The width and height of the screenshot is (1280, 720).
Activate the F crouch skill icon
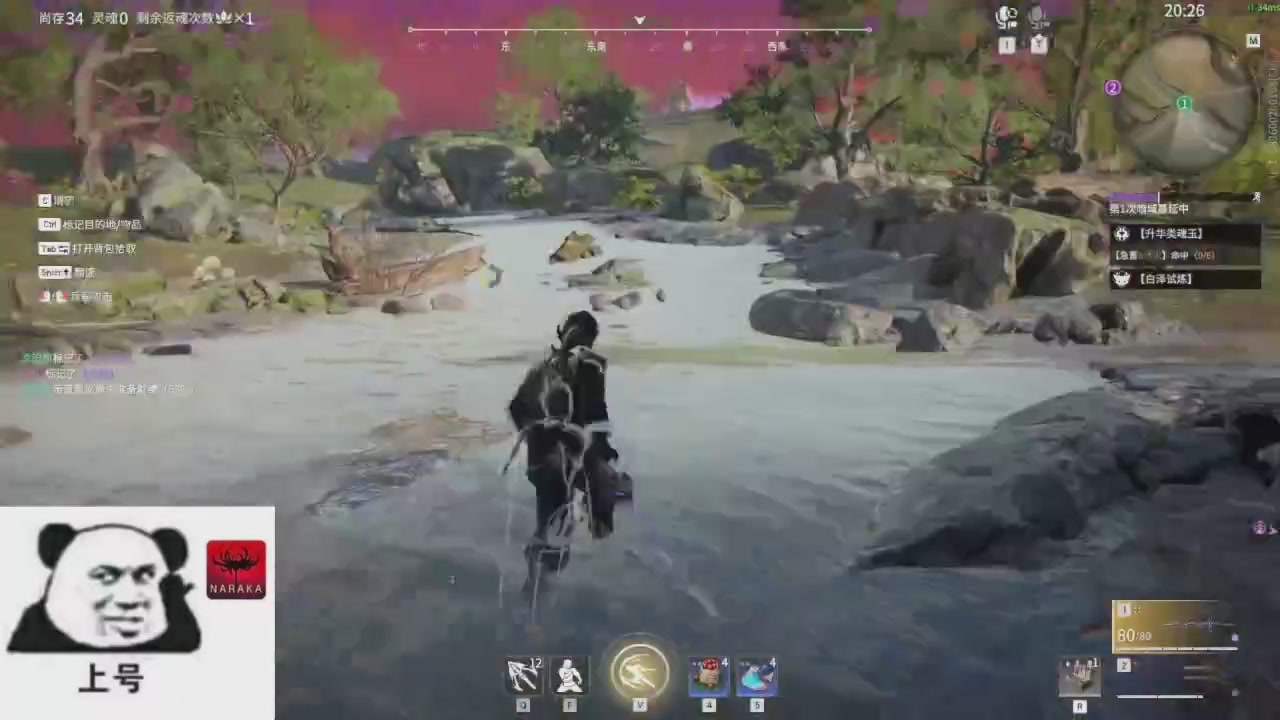pyautogui.click(x=569, y=675)
